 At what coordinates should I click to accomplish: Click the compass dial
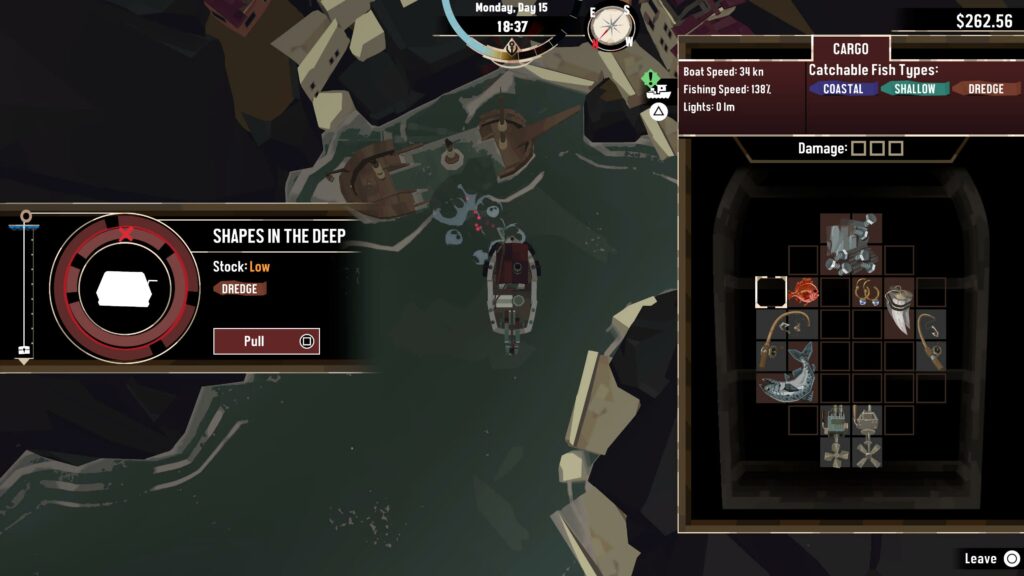click(x=608, y=28)
